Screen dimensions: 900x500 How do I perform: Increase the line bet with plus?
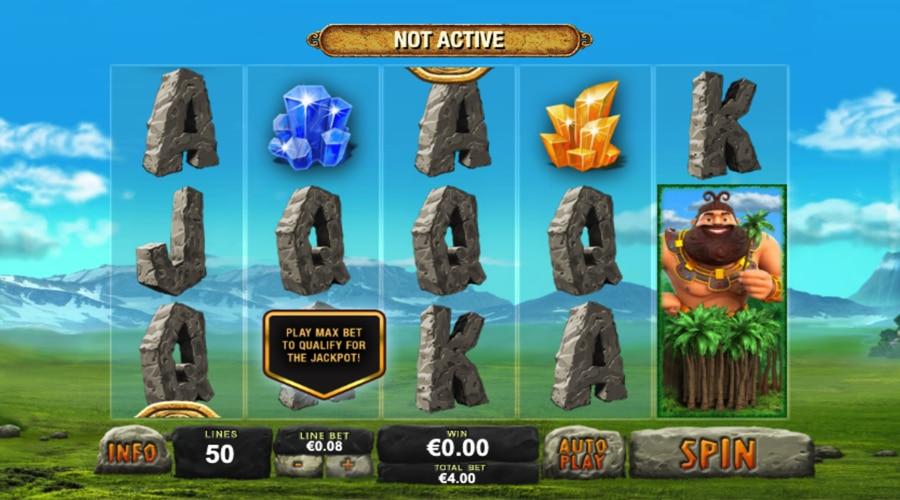(347, 466)
